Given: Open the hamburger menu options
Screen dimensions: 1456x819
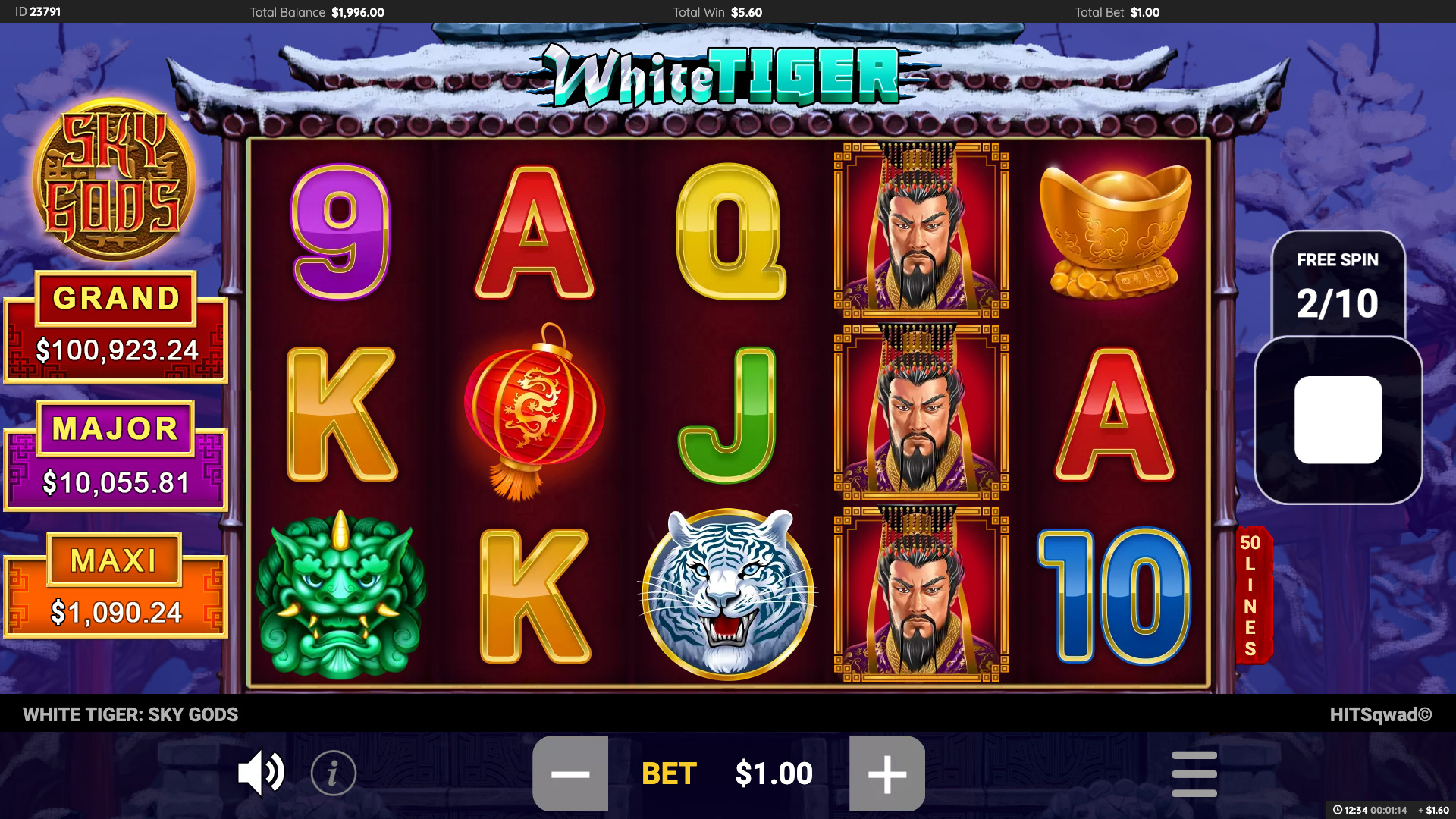Looking at the screenshot, I should [x=1195, y=773].
